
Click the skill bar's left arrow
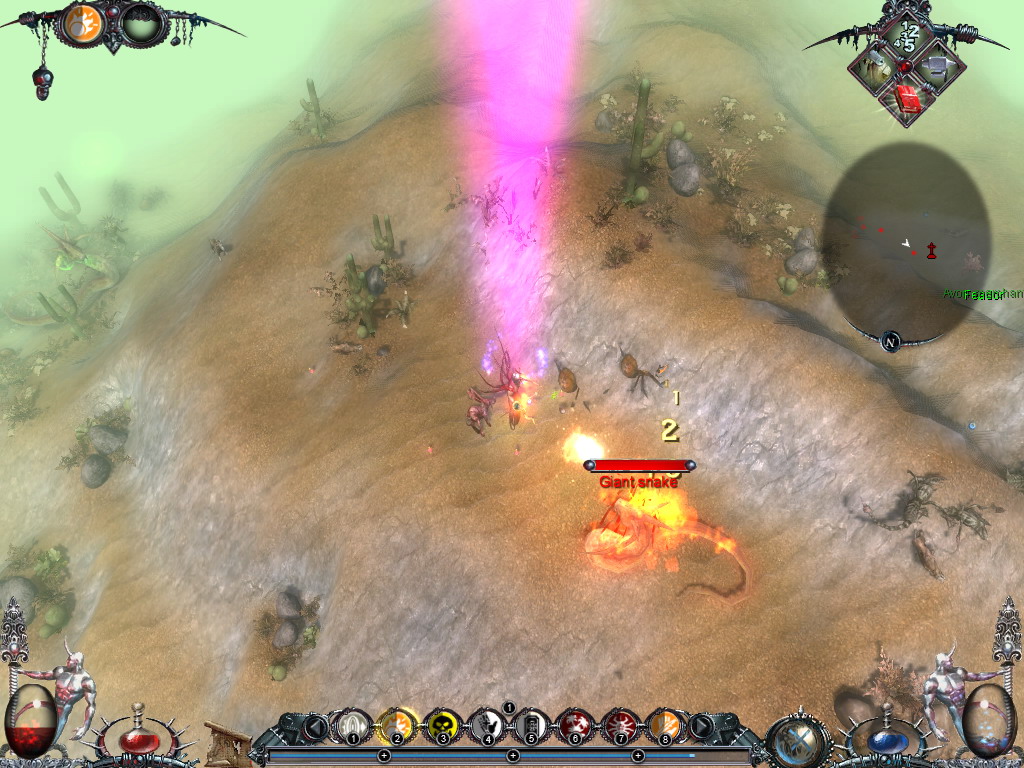[x=316, y=726]
